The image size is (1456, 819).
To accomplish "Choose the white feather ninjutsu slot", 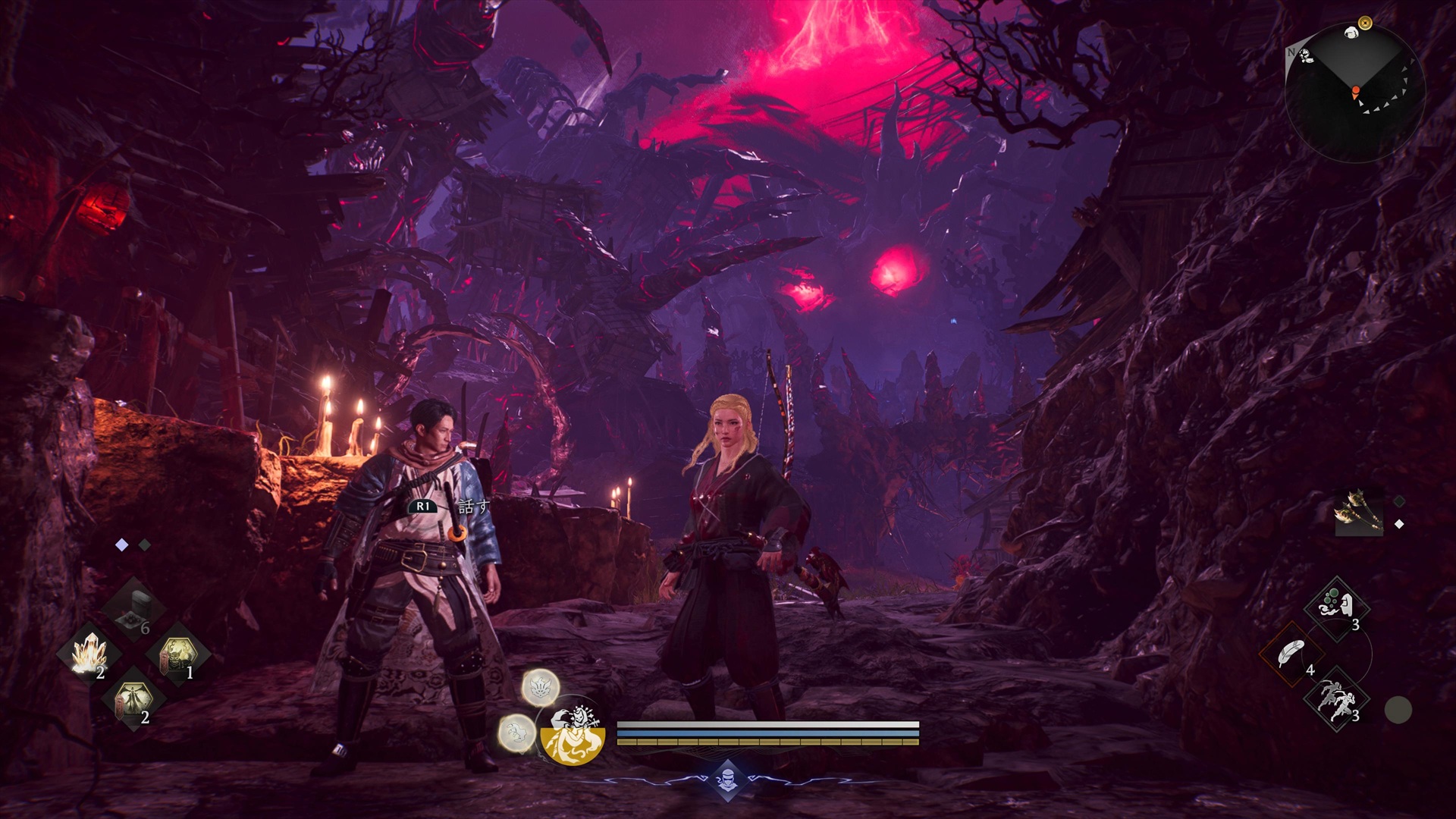I will [x=1291, y=654].
